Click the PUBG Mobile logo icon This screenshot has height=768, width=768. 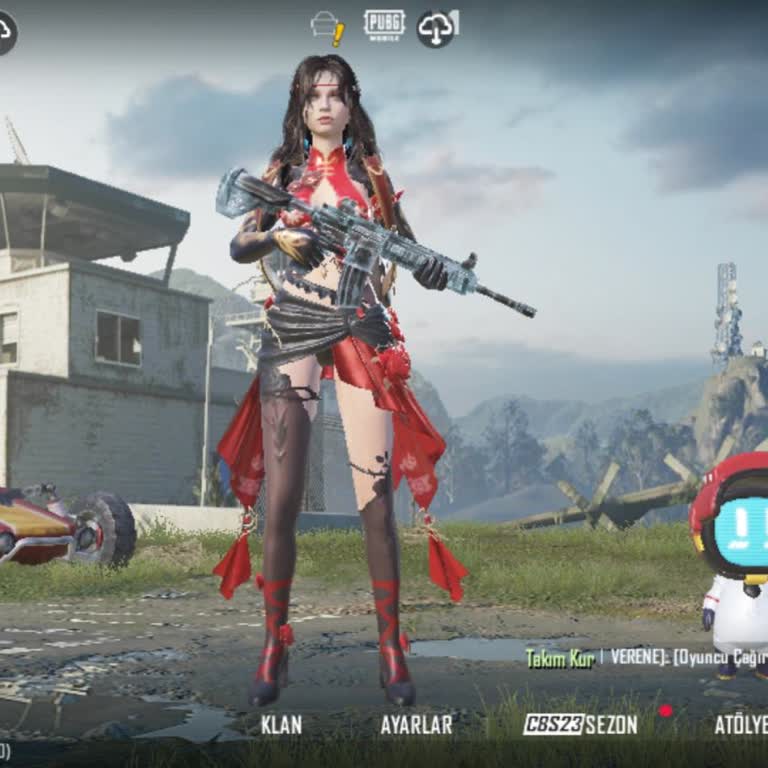tap(384, 25)
